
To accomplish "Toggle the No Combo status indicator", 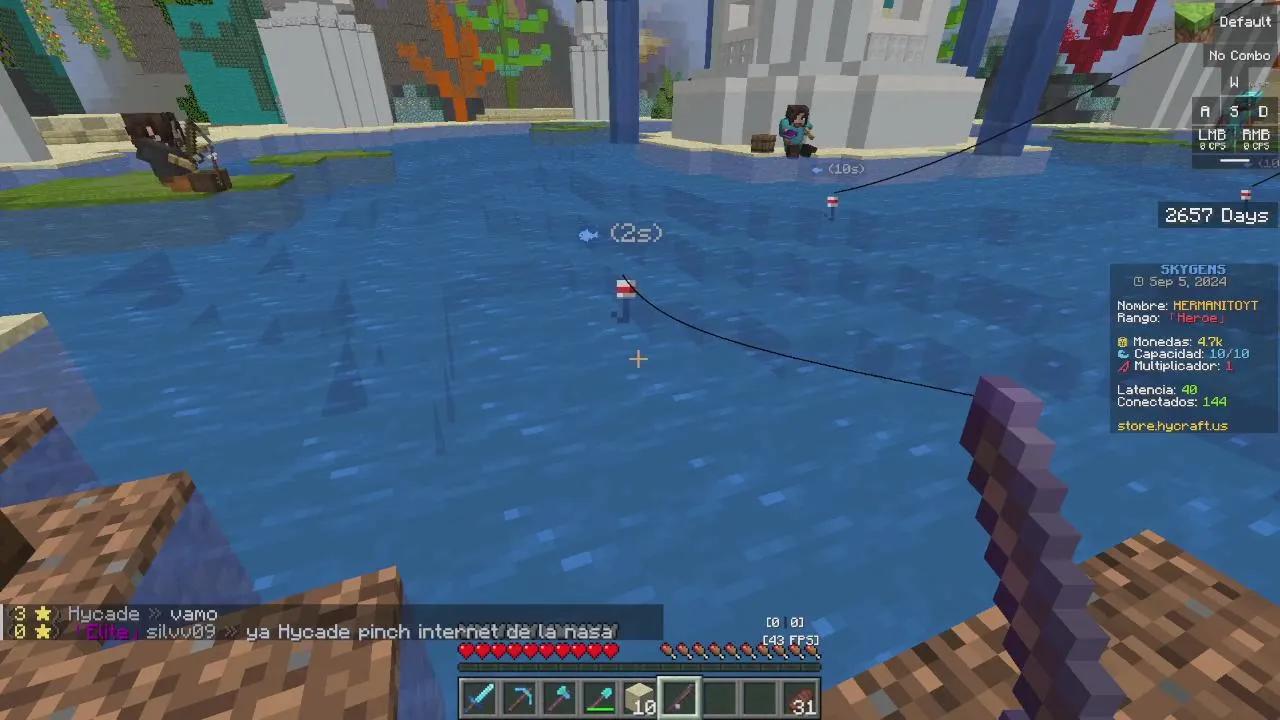I will point(1239,55).
